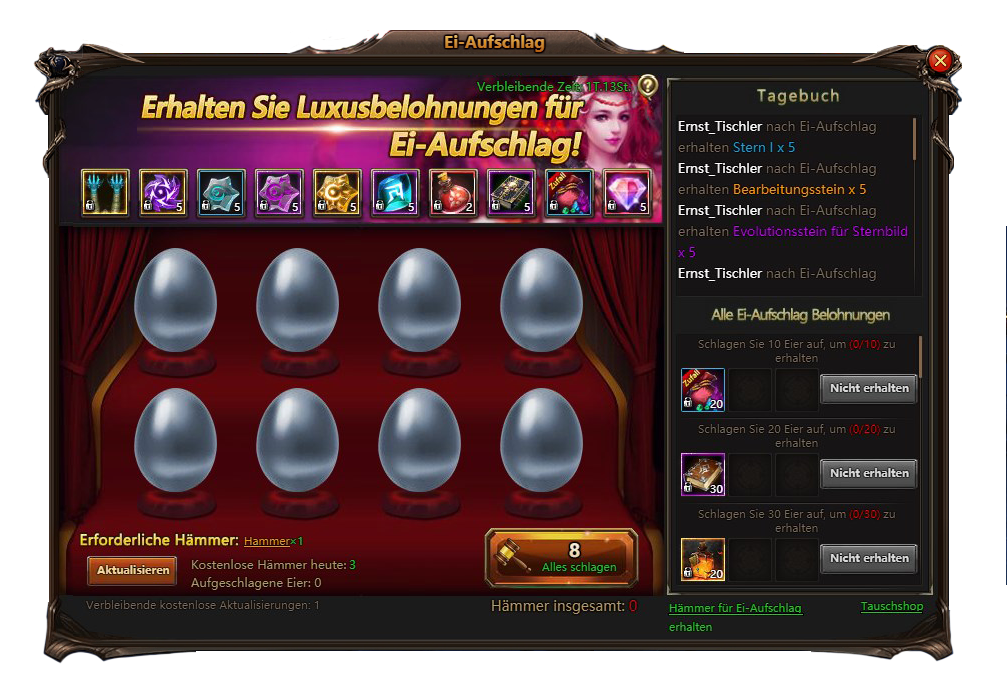1007x680 pixels.
Task: Claim the 30 Eier reward button
Action: click(x=868, y=558)
